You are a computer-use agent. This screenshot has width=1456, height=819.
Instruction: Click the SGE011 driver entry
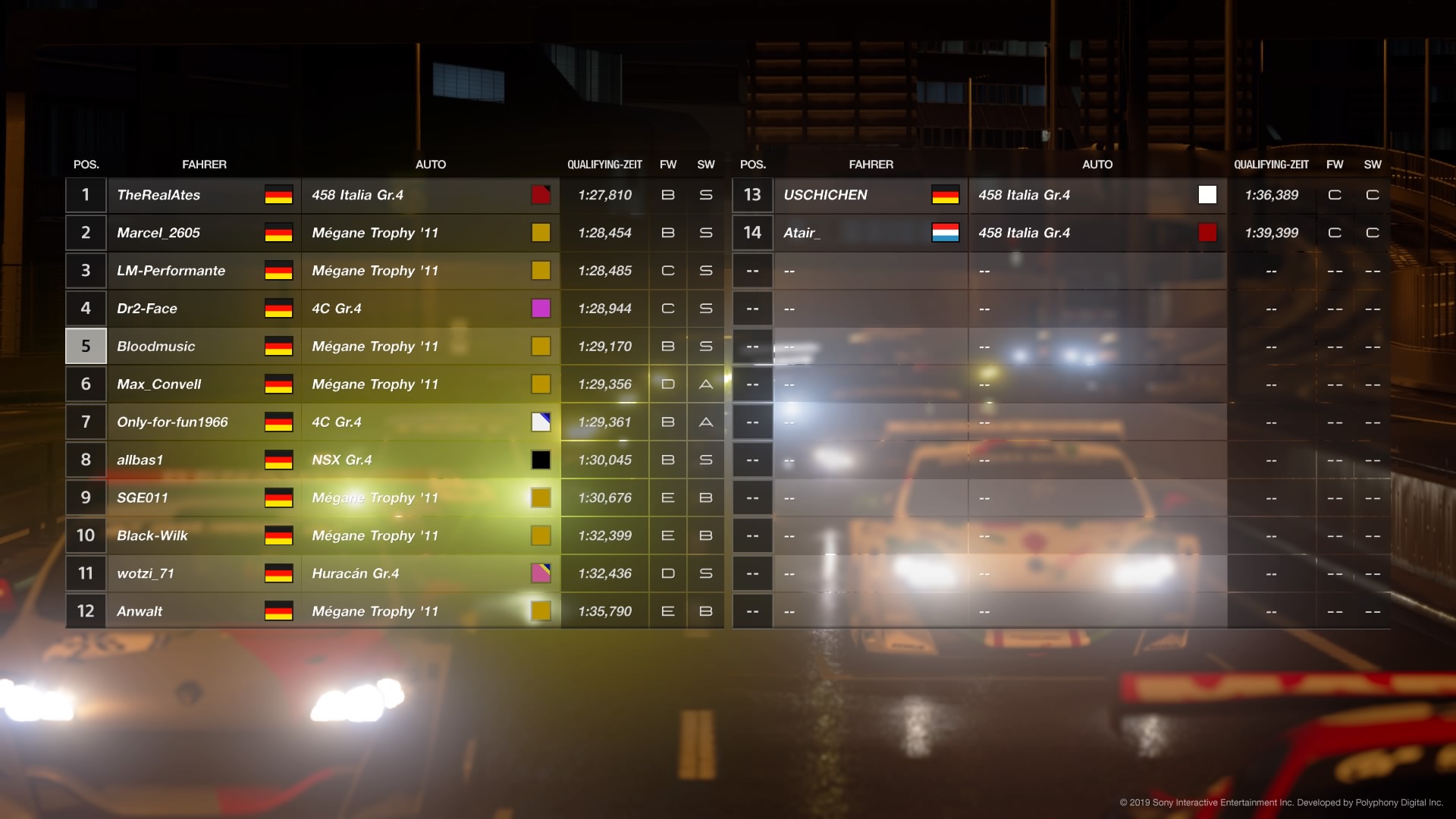[143, 498]
